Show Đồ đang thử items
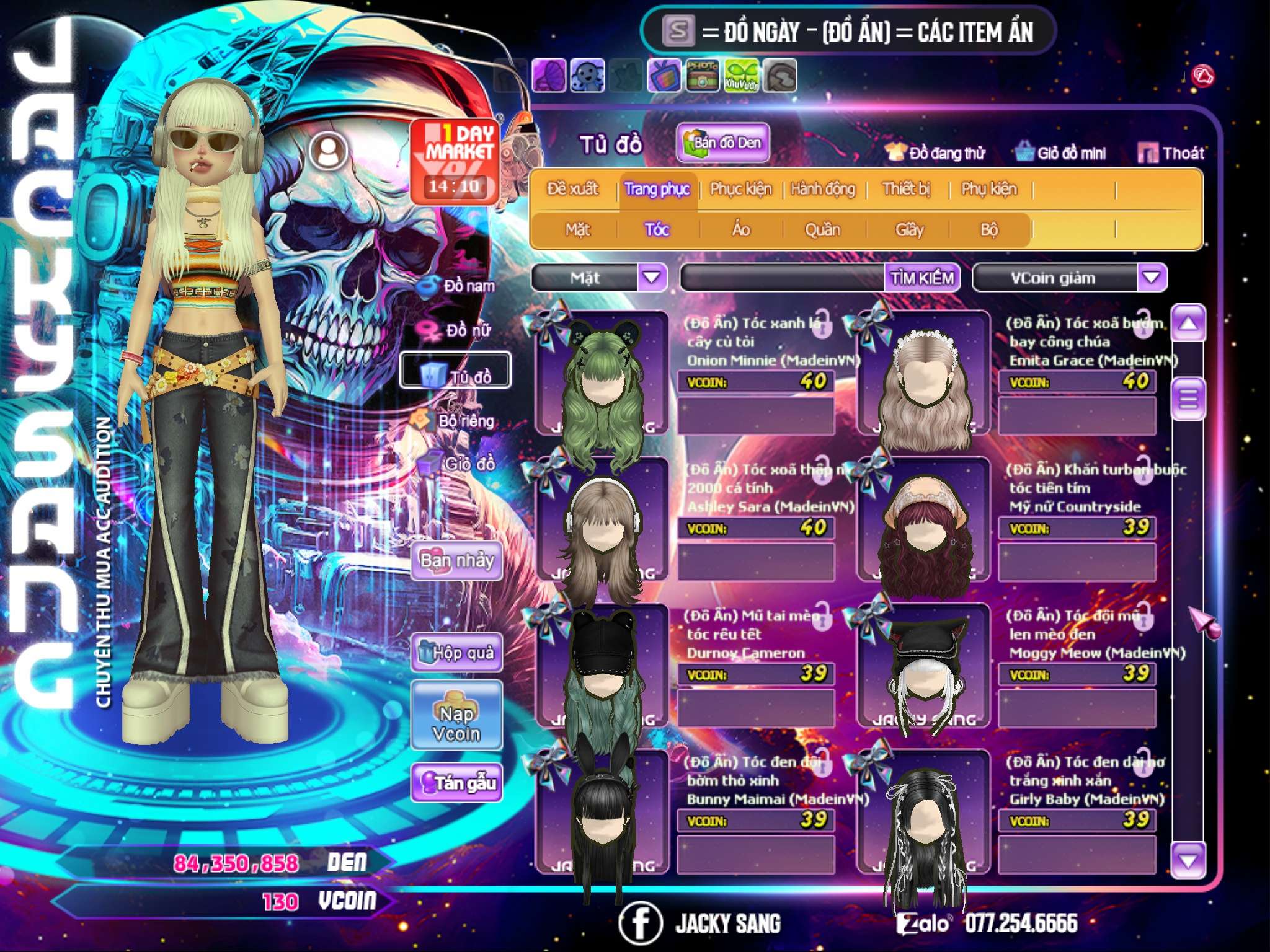This screenshot has width=1270, height=952. 935,153
